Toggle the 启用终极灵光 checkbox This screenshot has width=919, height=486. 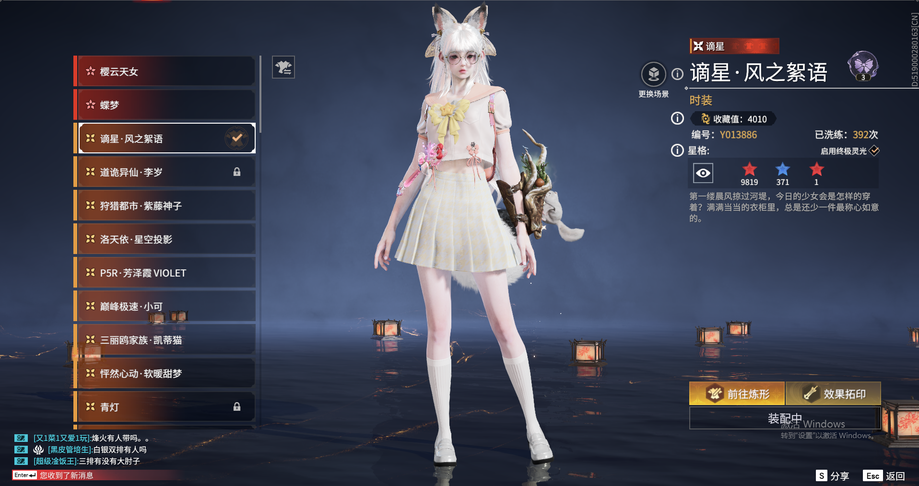[874, 150]
